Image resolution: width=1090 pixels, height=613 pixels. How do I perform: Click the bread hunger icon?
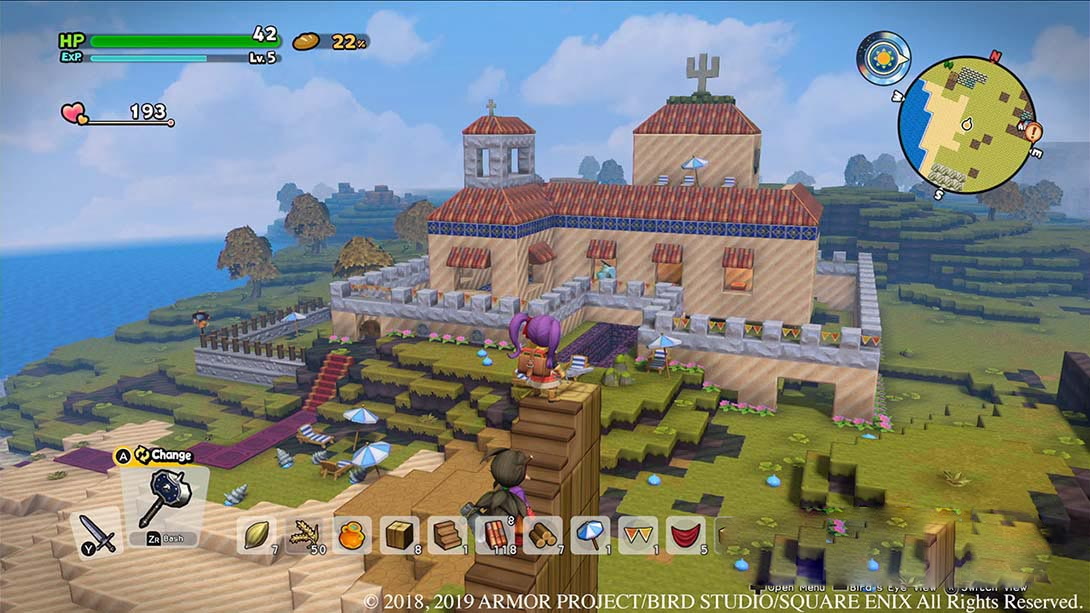pyautogui.click(x=306, y=41)
